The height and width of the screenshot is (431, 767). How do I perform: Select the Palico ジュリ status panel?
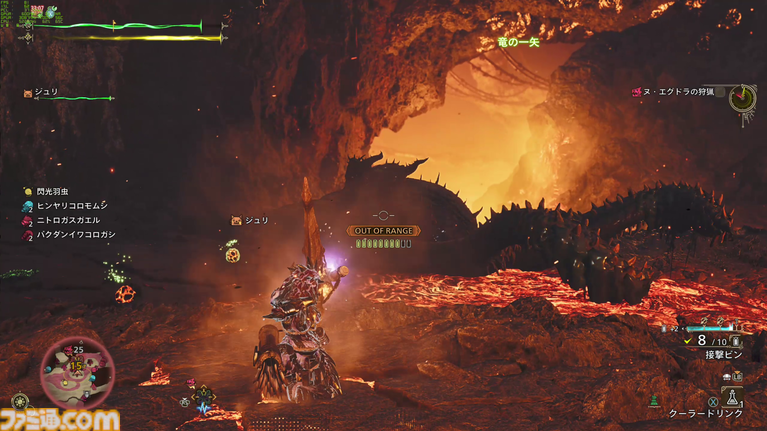point(46,92)
